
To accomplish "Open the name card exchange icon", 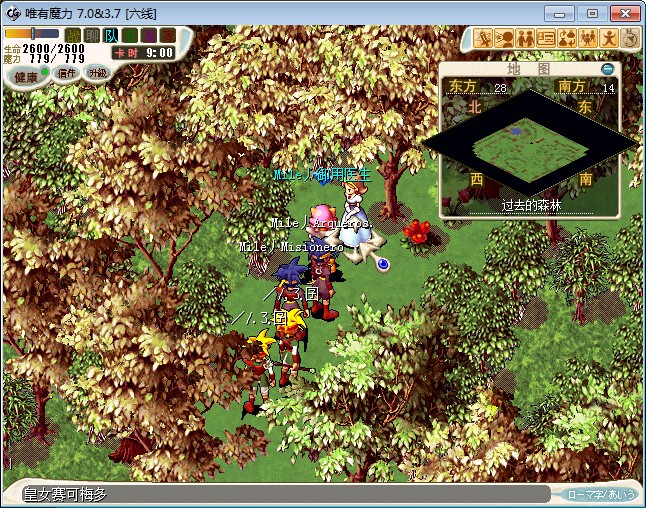I will tap(546, 38).
